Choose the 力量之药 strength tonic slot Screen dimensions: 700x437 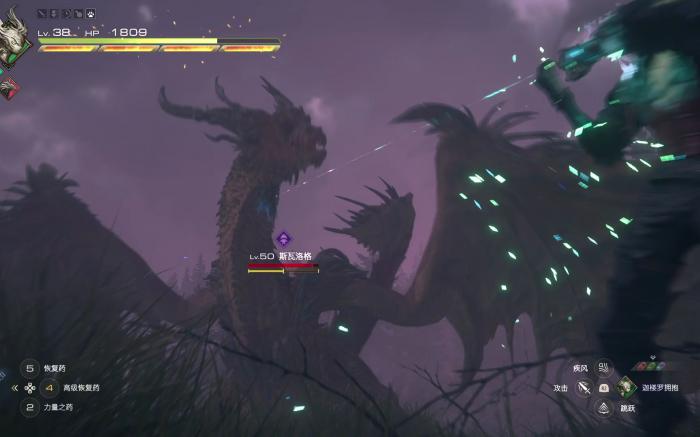click(x=30, y=407)
